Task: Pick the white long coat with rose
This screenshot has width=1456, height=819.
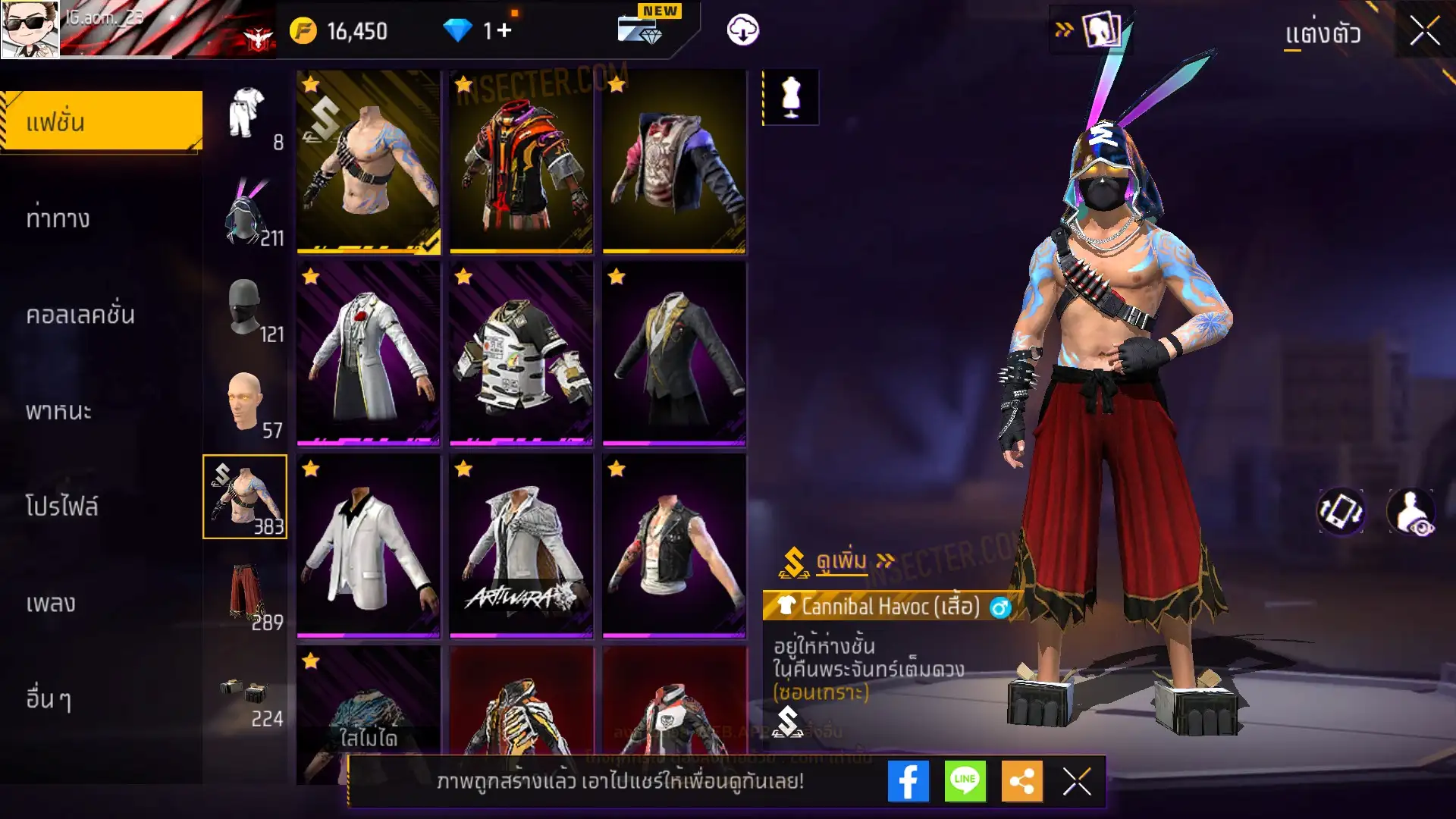Action: click(369, 353)
